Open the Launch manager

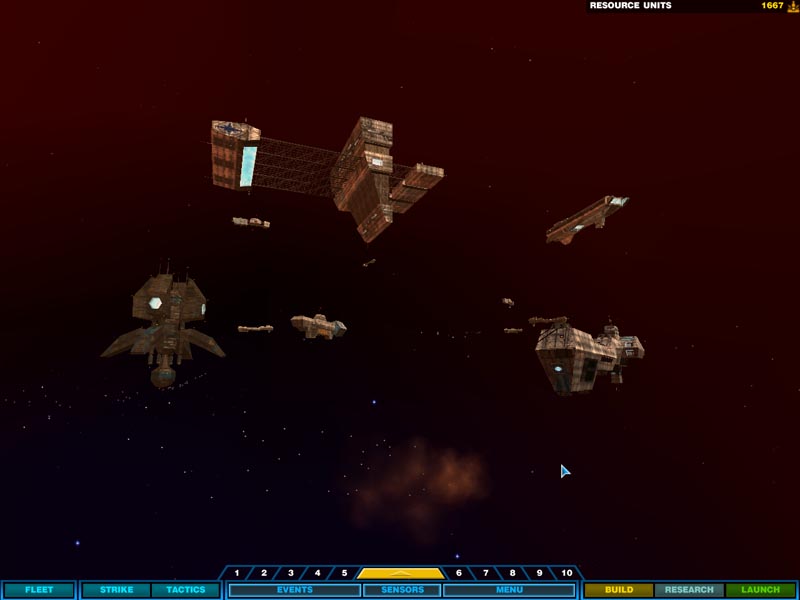pyautogui.click(x=761, y=590)
